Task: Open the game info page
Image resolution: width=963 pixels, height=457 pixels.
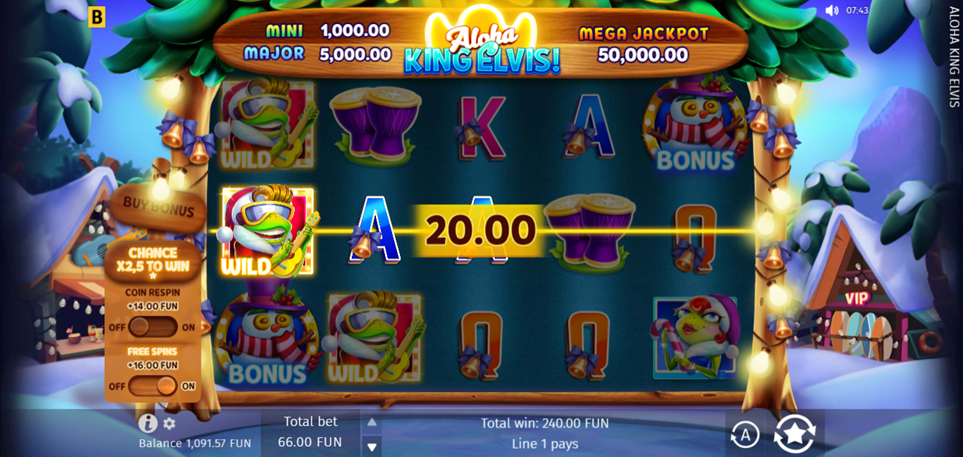Action: pos(147,423)
